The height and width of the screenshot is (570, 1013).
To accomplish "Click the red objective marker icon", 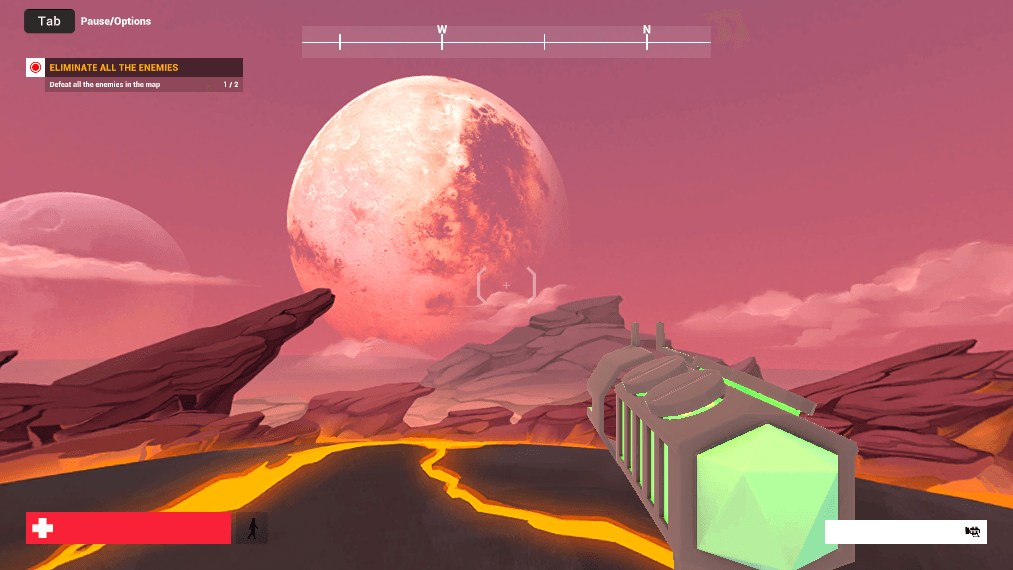I will pos(36,68).
